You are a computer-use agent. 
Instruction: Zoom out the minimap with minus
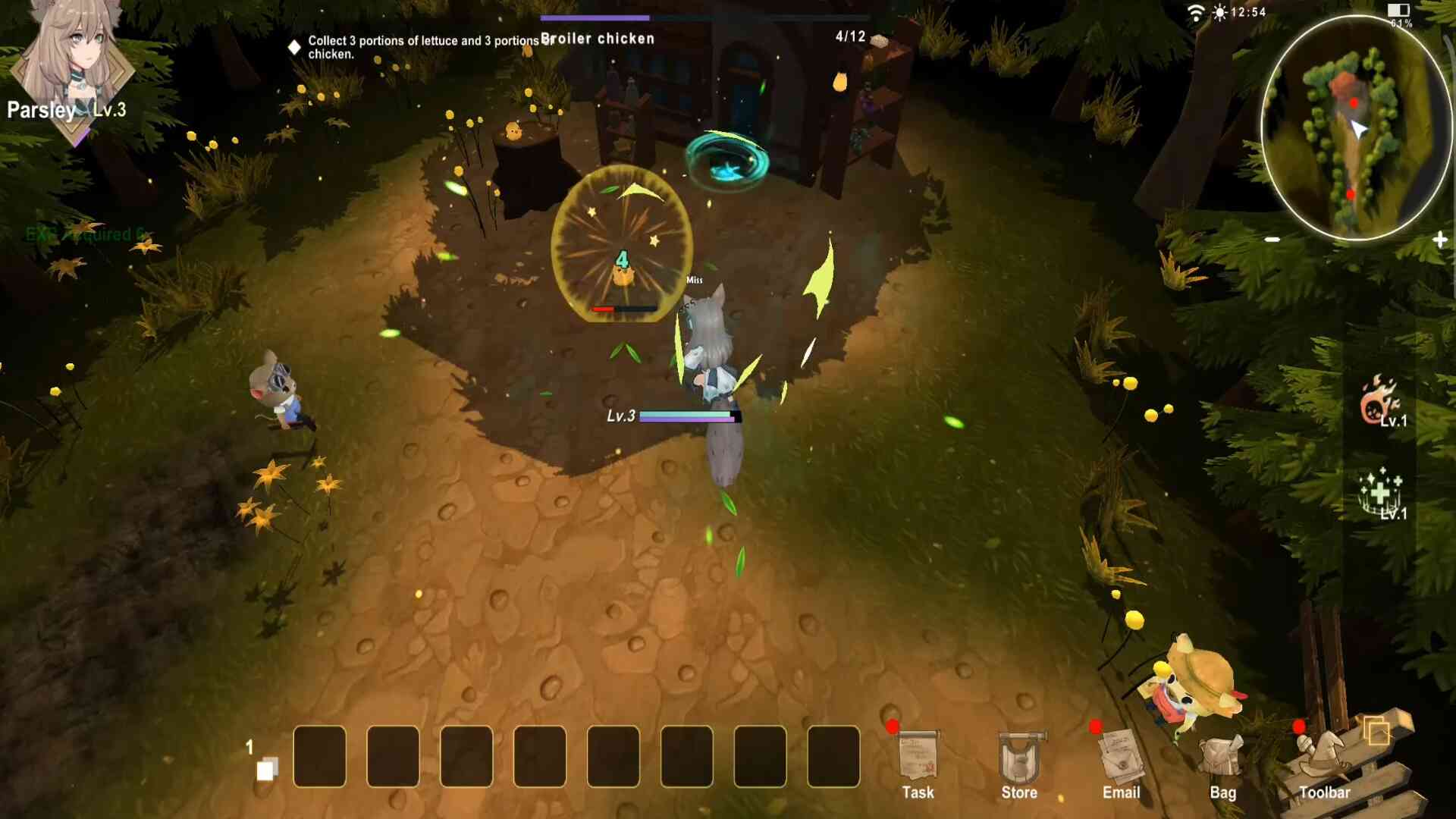pyautogui.click(x=1272, y=240)
